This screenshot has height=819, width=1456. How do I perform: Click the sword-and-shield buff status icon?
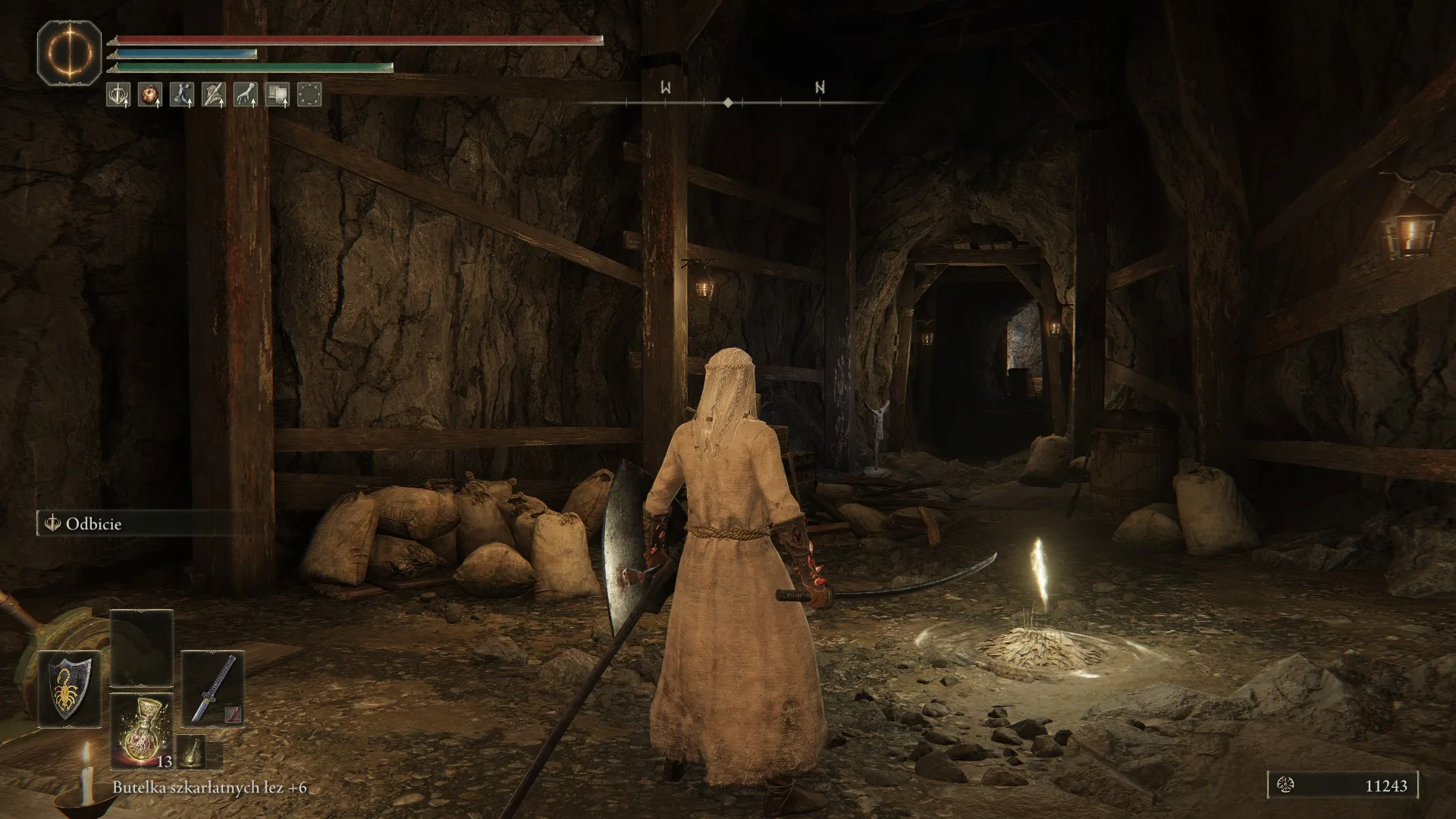tap(118, 95)
